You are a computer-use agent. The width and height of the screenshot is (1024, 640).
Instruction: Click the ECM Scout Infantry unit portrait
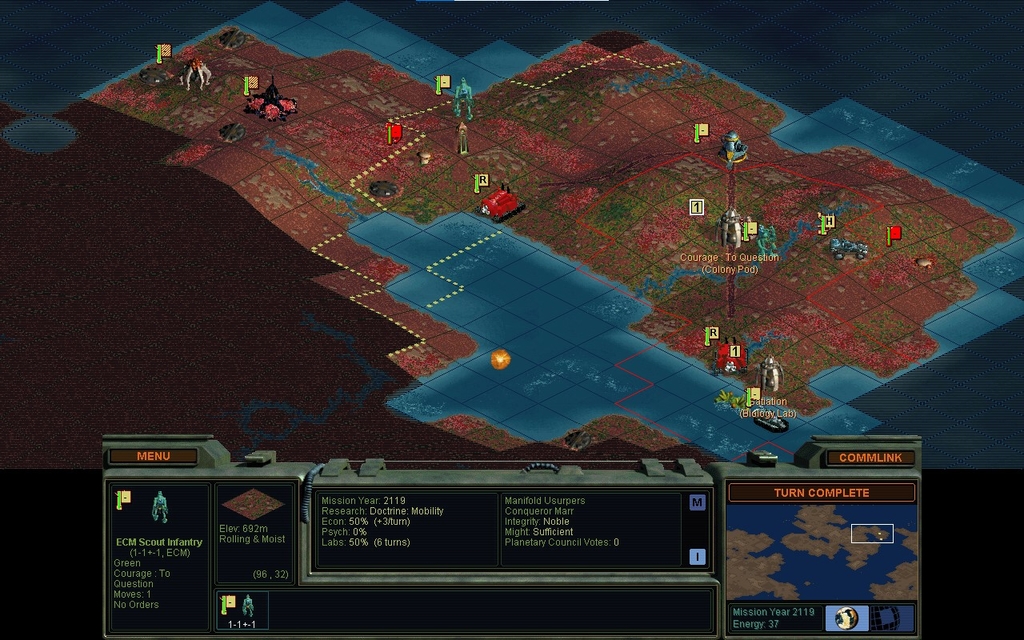click(159, 507)
